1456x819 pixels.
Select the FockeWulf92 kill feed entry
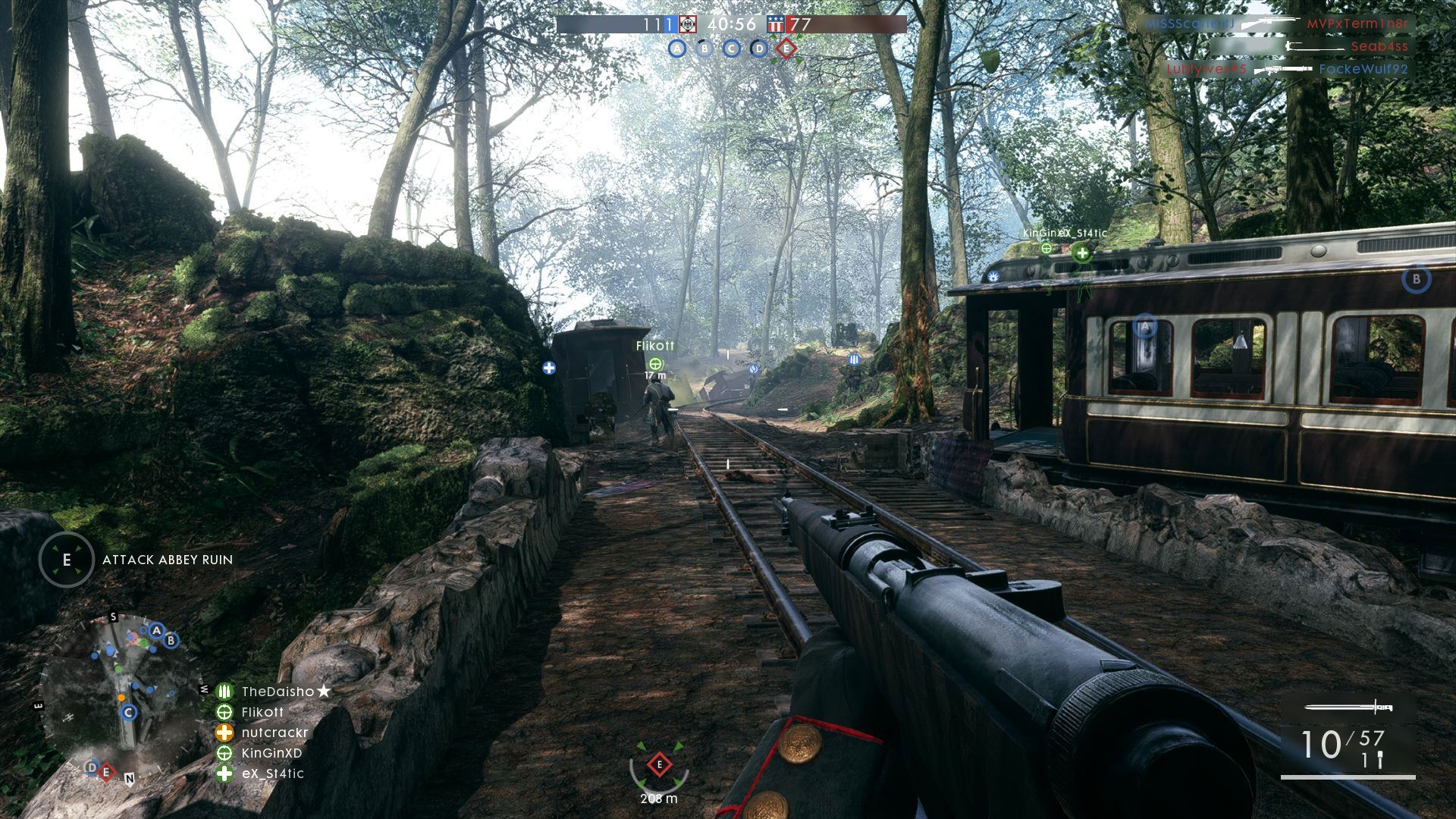pyautogui.click(x=1363, y=69)
